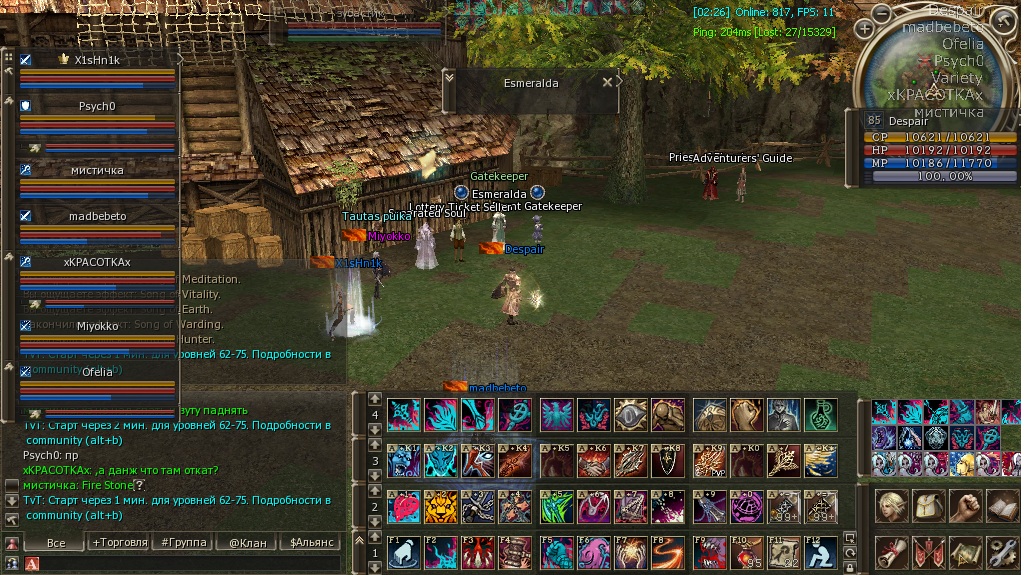Open the backpack inventory menu icon

point(927,508)
